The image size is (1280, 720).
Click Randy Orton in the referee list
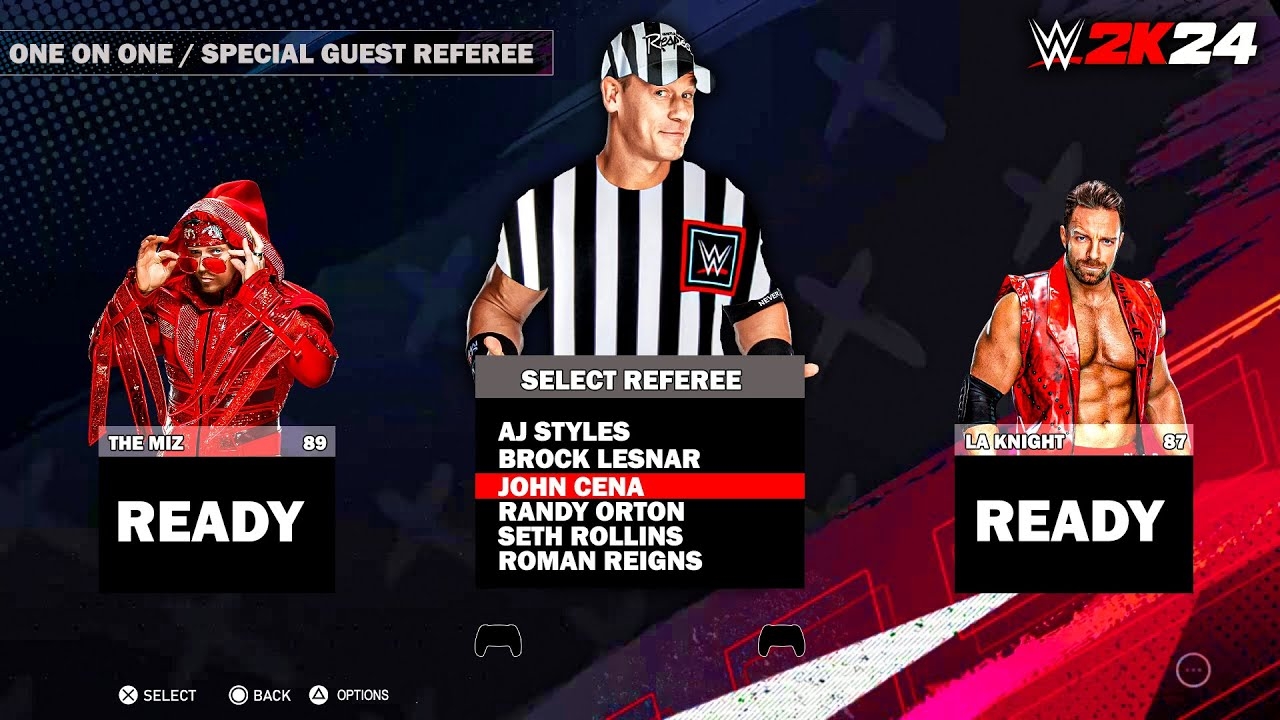[591, 512]
